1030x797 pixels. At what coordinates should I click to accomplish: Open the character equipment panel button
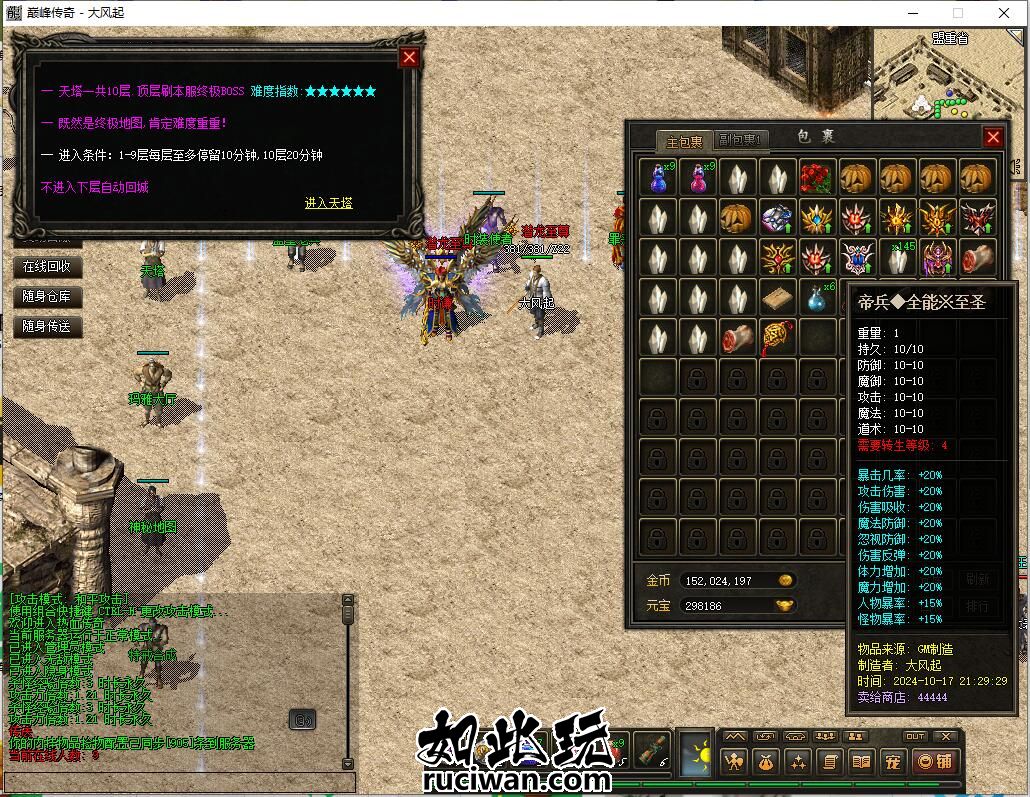pyautogui.click(x=736, y=762)
